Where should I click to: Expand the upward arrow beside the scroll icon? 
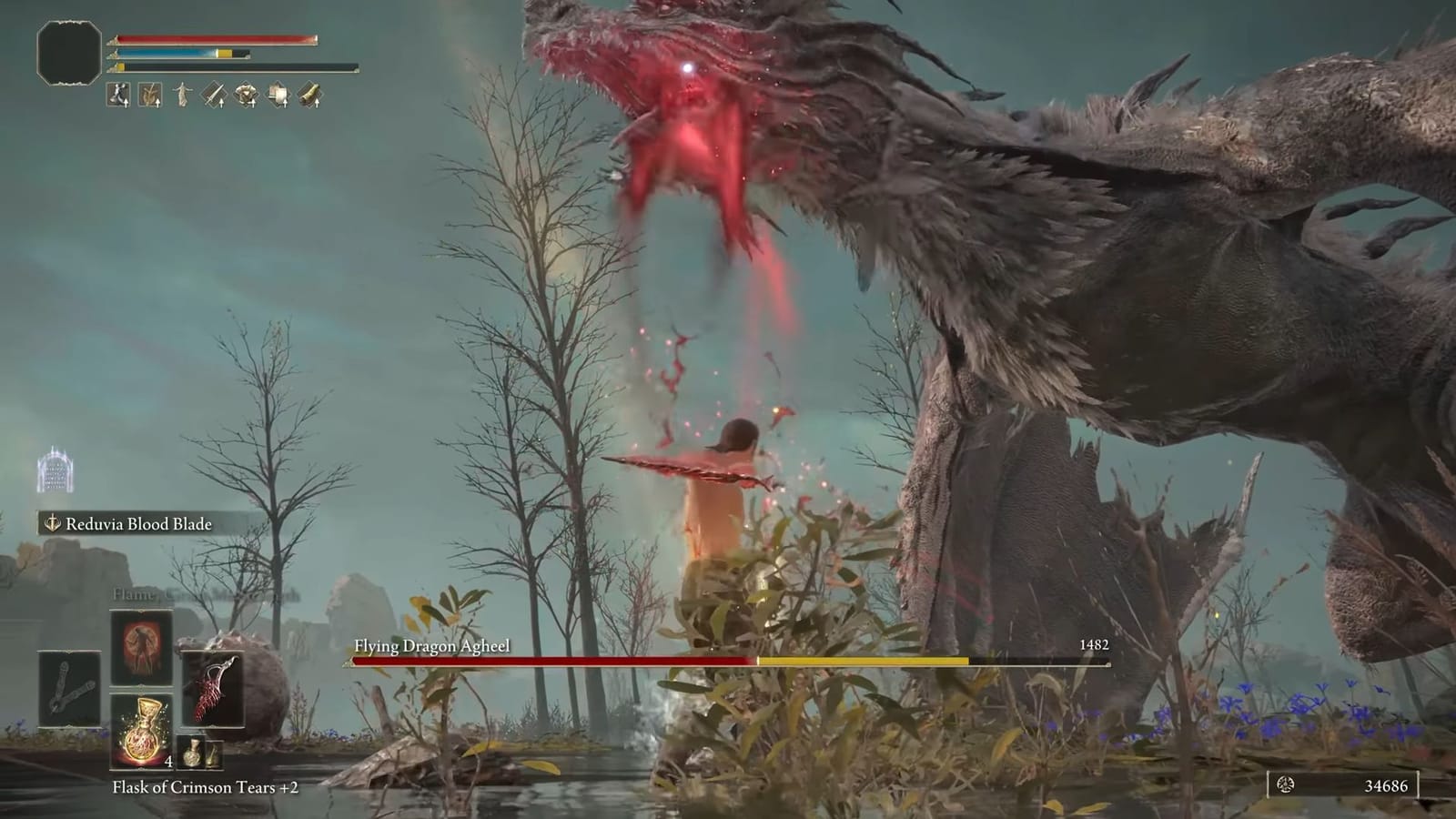(x=285, y=103)
